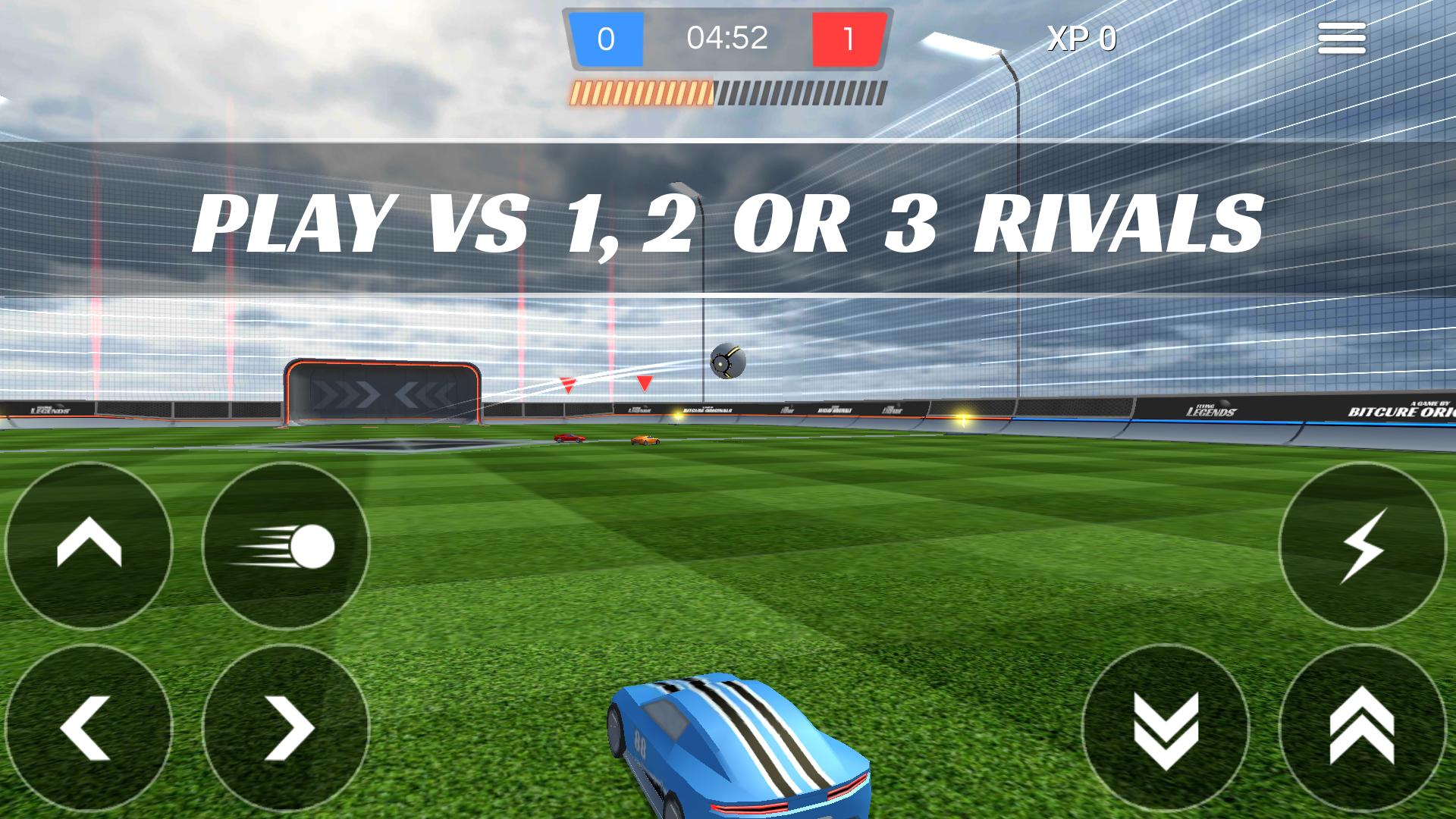Tap the blue team score box
Image resolution: width=1456 pixels, height=819 pixels.
608,39
